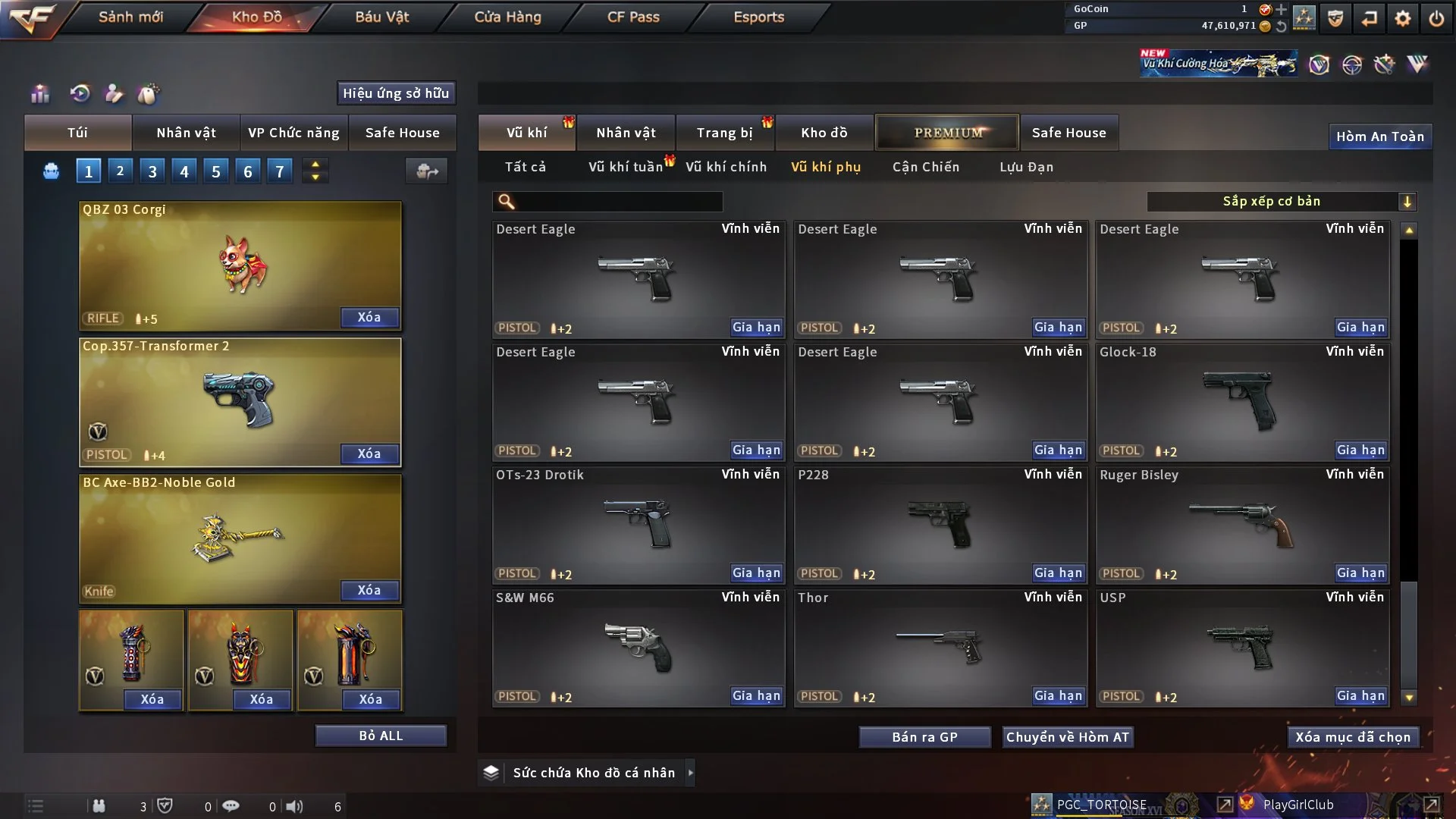
Task: Switch to the Báu Vật tab
Action: tap(381, 17)
